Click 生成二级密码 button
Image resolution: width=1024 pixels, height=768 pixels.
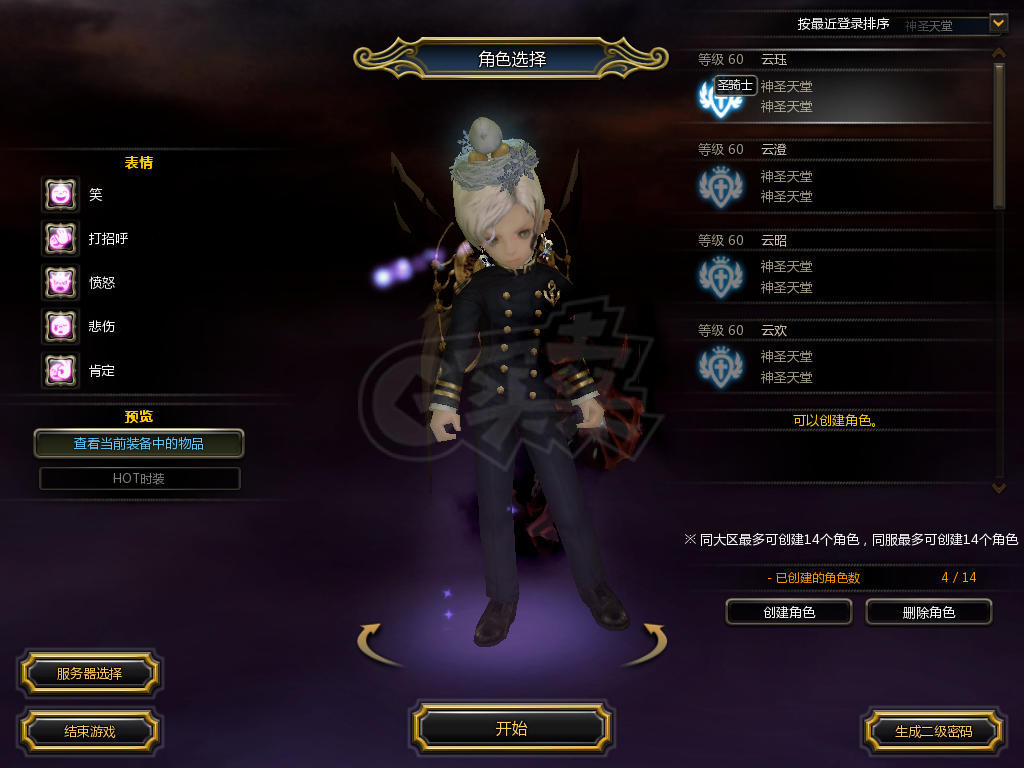[x=933, y=731]
